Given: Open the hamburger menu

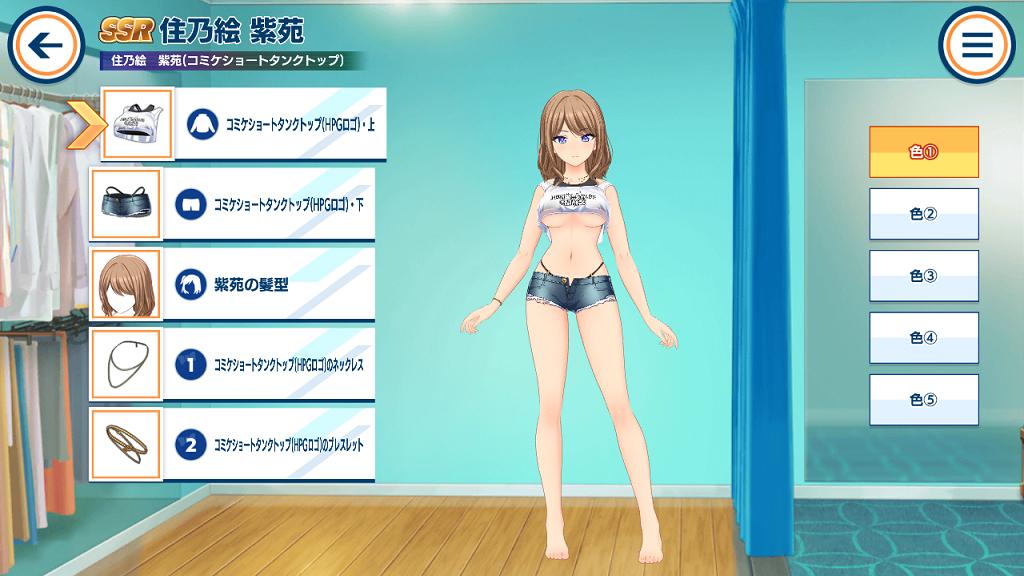Looking at the screenshot, I should (976, 45).
